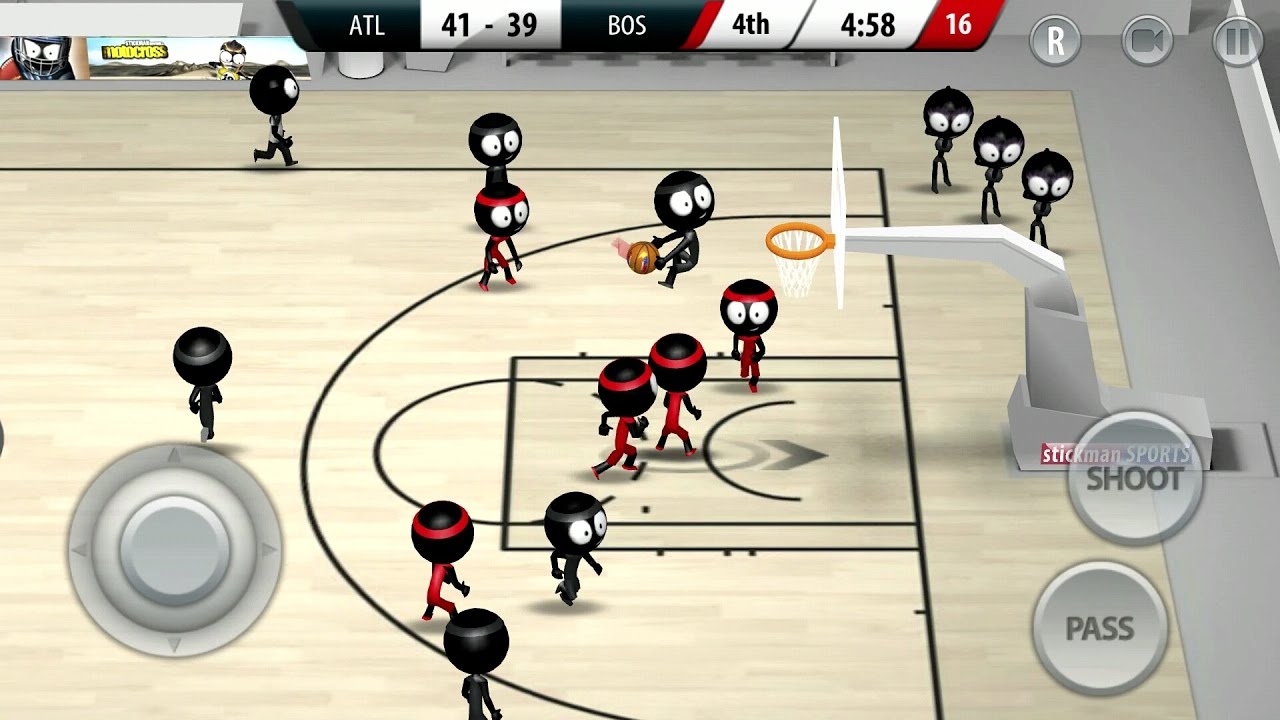Pause the game with the pause button

tap(1238, 41)
